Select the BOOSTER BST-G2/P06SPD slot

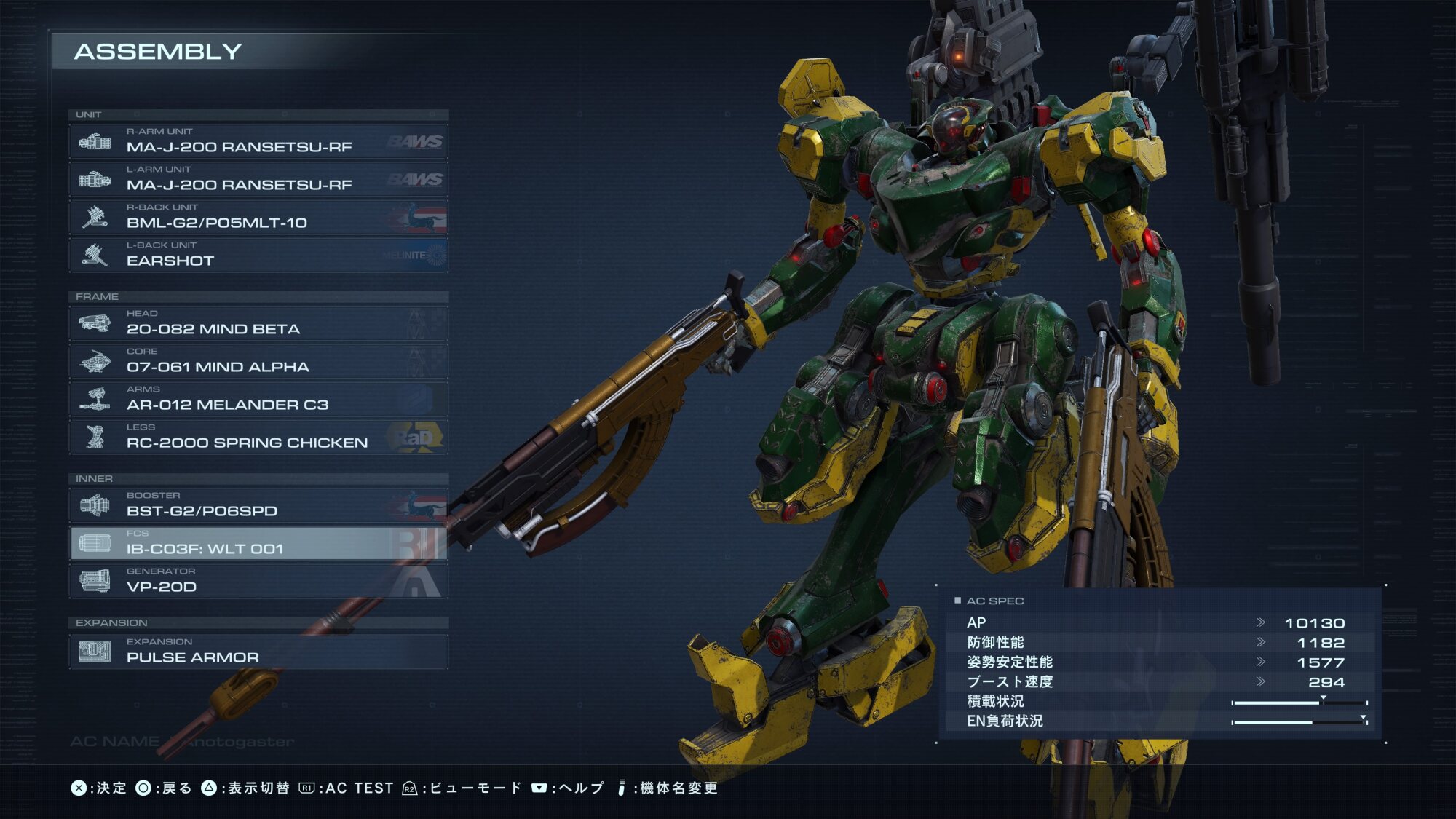pos(258,505)
